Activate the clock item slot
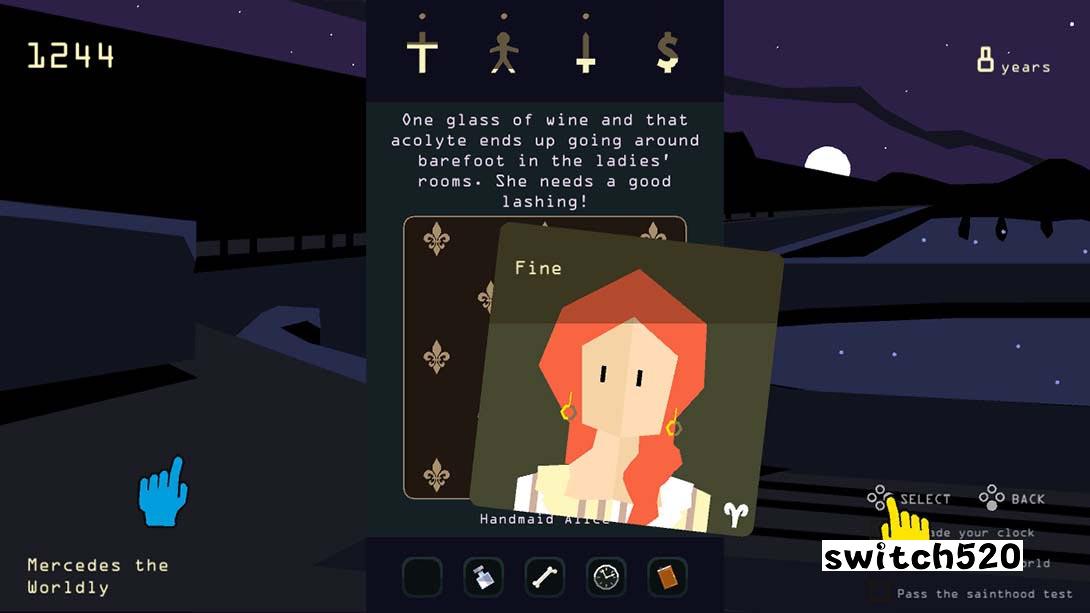 (x=606, y=577)
